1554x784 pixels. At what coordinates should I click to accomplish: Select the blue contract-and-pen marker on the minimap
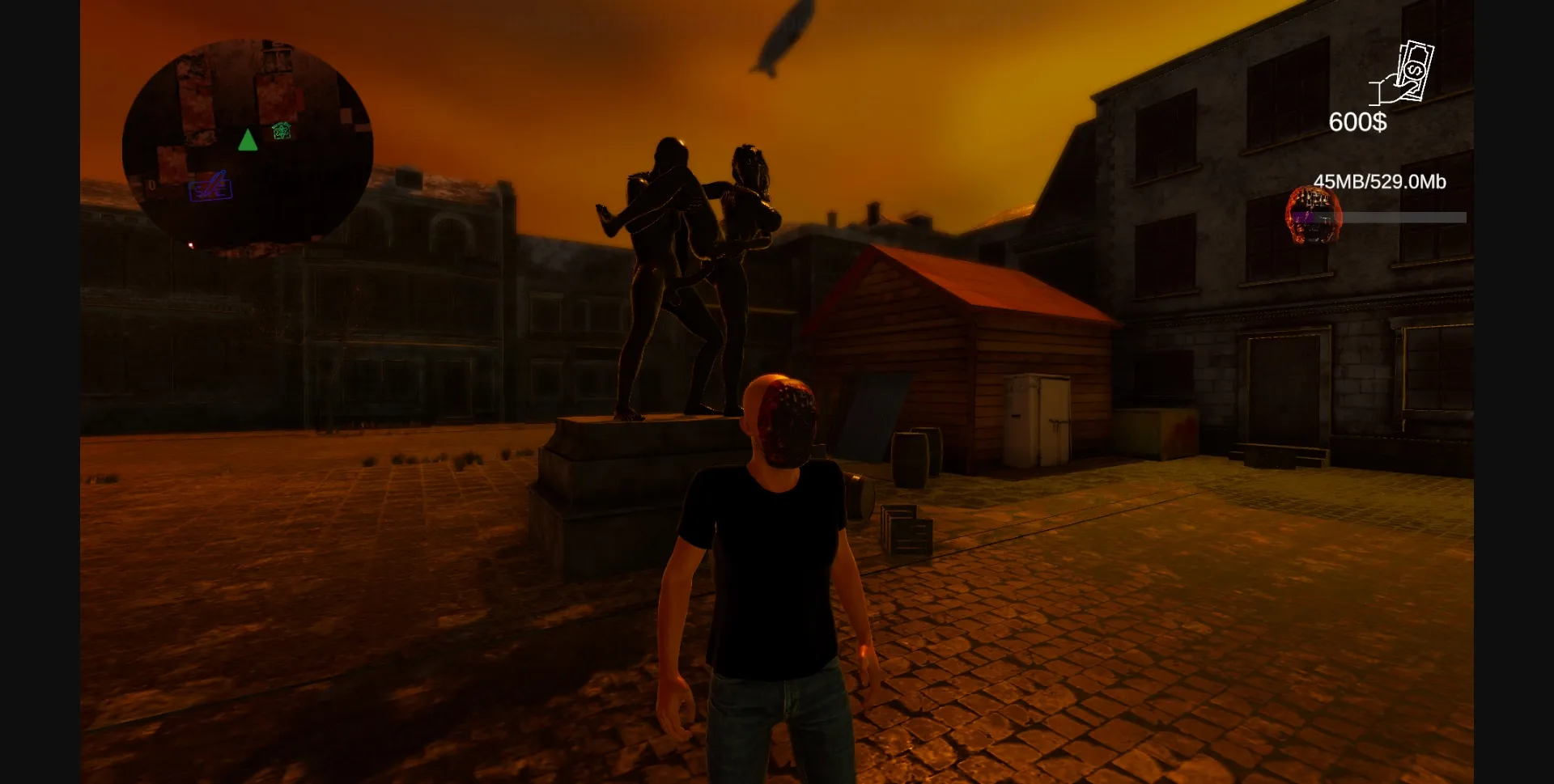[x=211, y=188]
